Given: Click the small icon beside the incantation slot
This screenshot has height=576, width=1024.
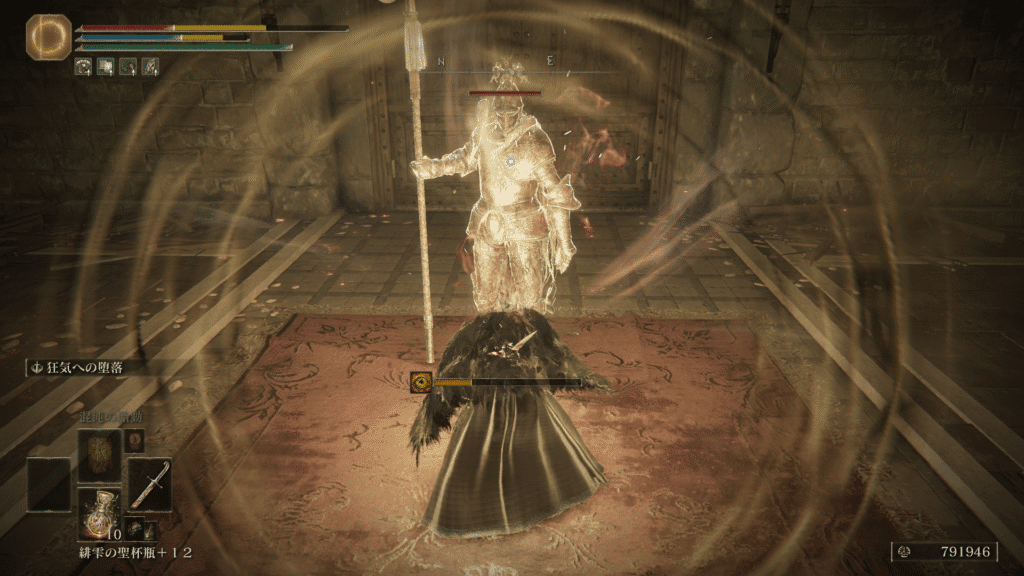Looking at the screenshot, I should tap(134, 440).
